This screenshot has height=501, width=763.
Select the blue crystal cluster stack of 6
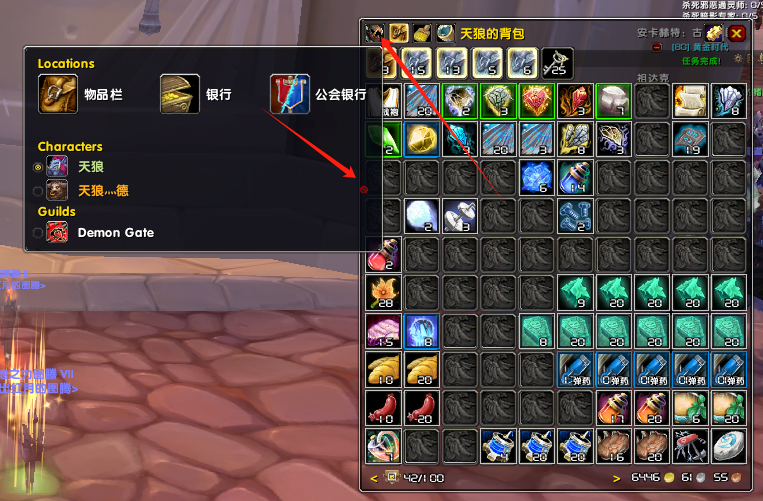(x=535, y=178)
